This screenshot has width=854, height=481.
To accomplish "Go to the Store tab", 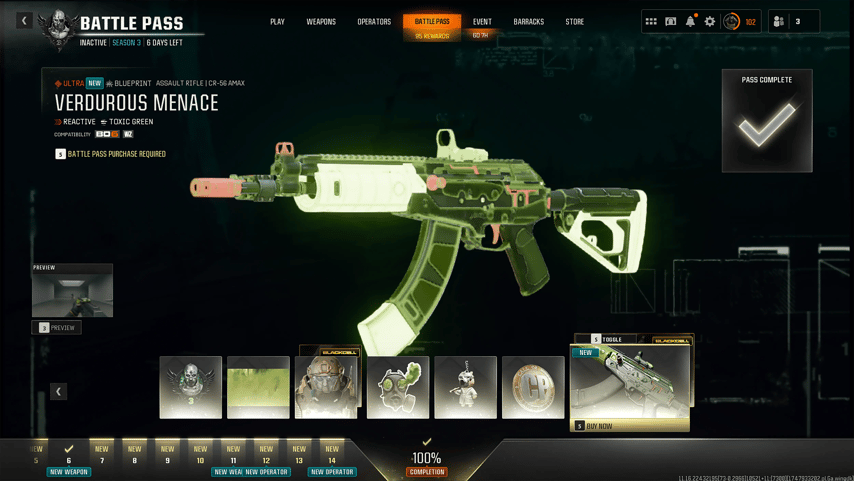I will coord(574,22).
